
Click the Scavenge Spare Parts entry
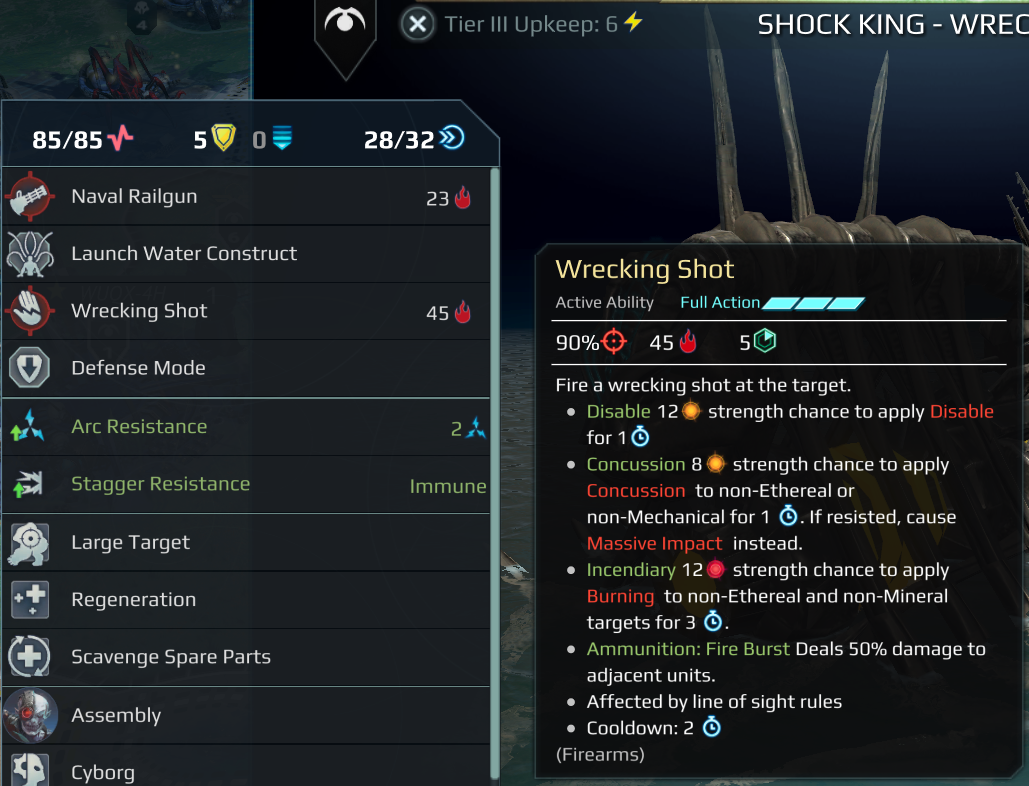240,657
